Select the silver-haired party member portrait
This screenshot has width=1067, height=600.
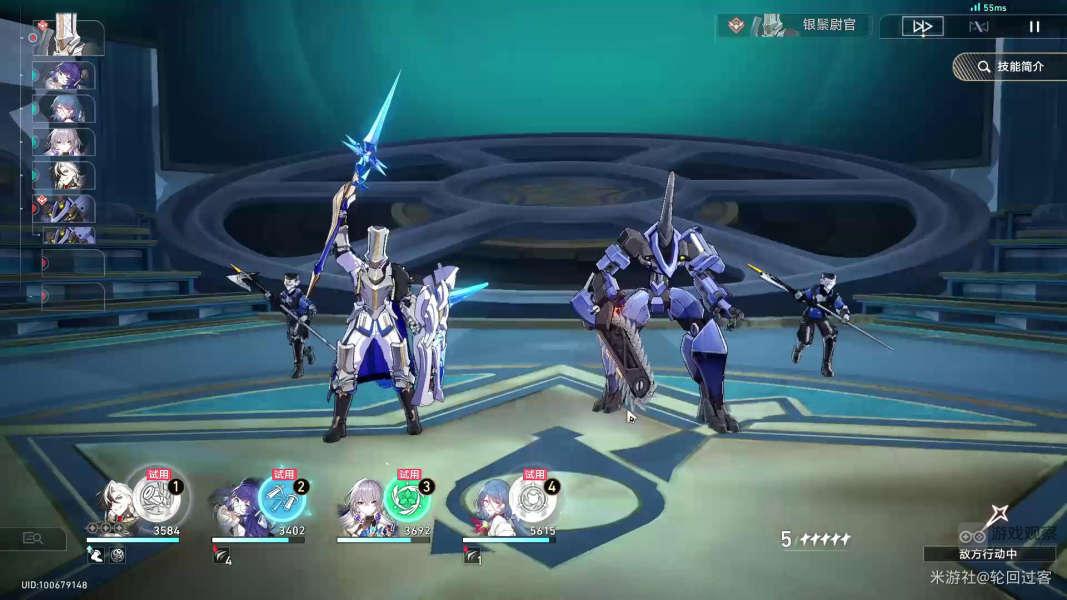click(361, 507)
